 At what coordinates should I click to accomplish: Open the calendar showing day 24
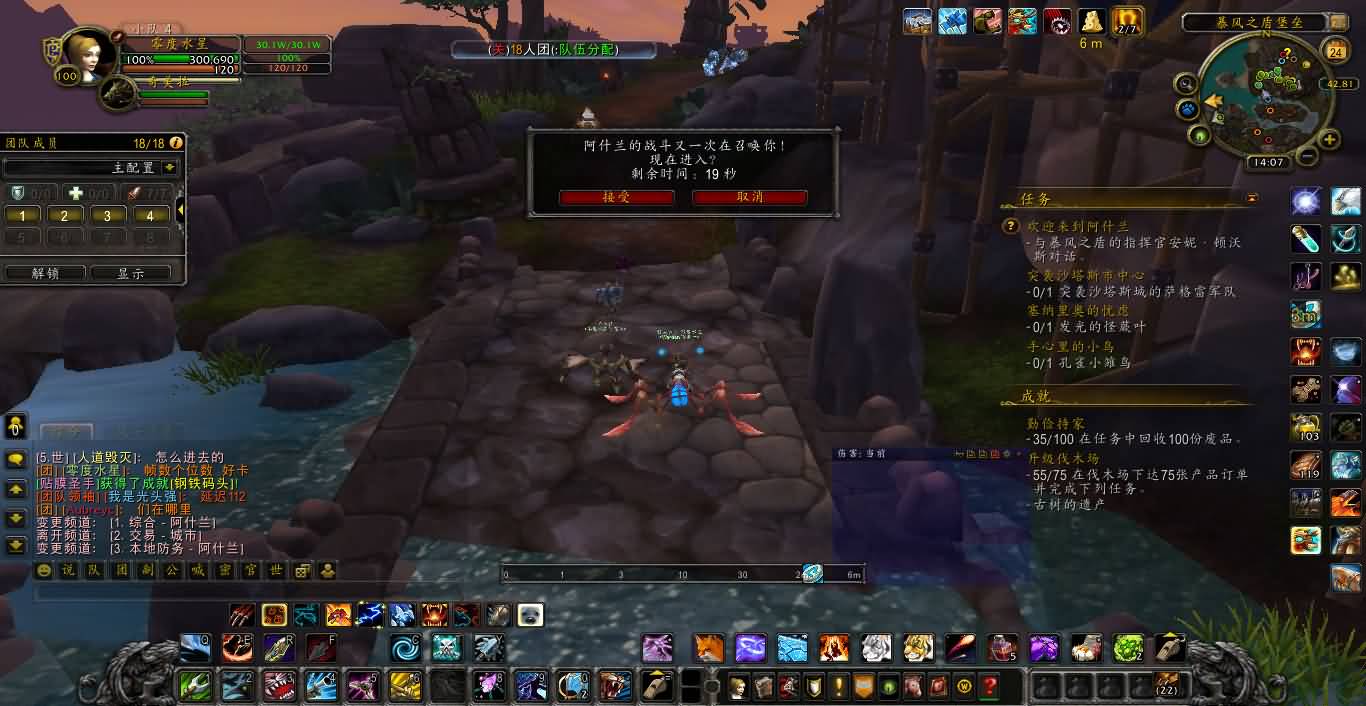1335,51
